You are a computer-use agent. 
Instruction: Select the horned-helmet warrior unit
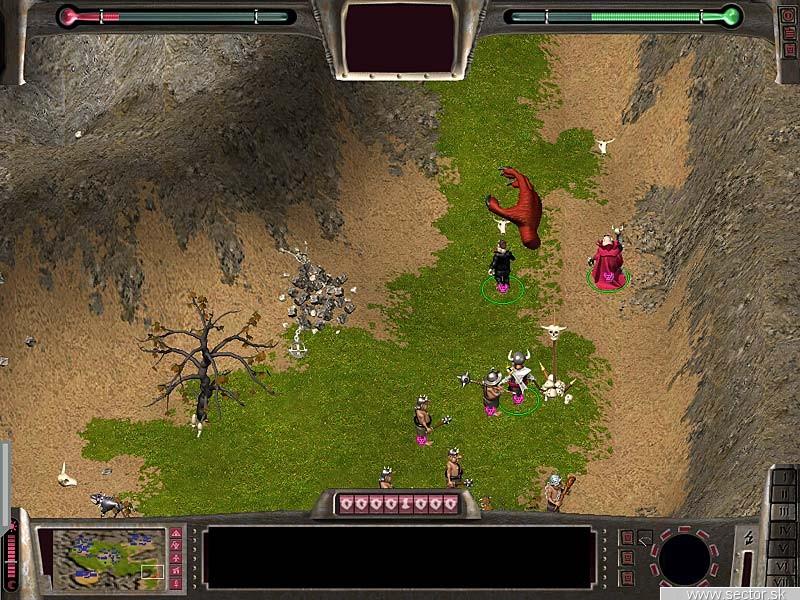point(519,377)
